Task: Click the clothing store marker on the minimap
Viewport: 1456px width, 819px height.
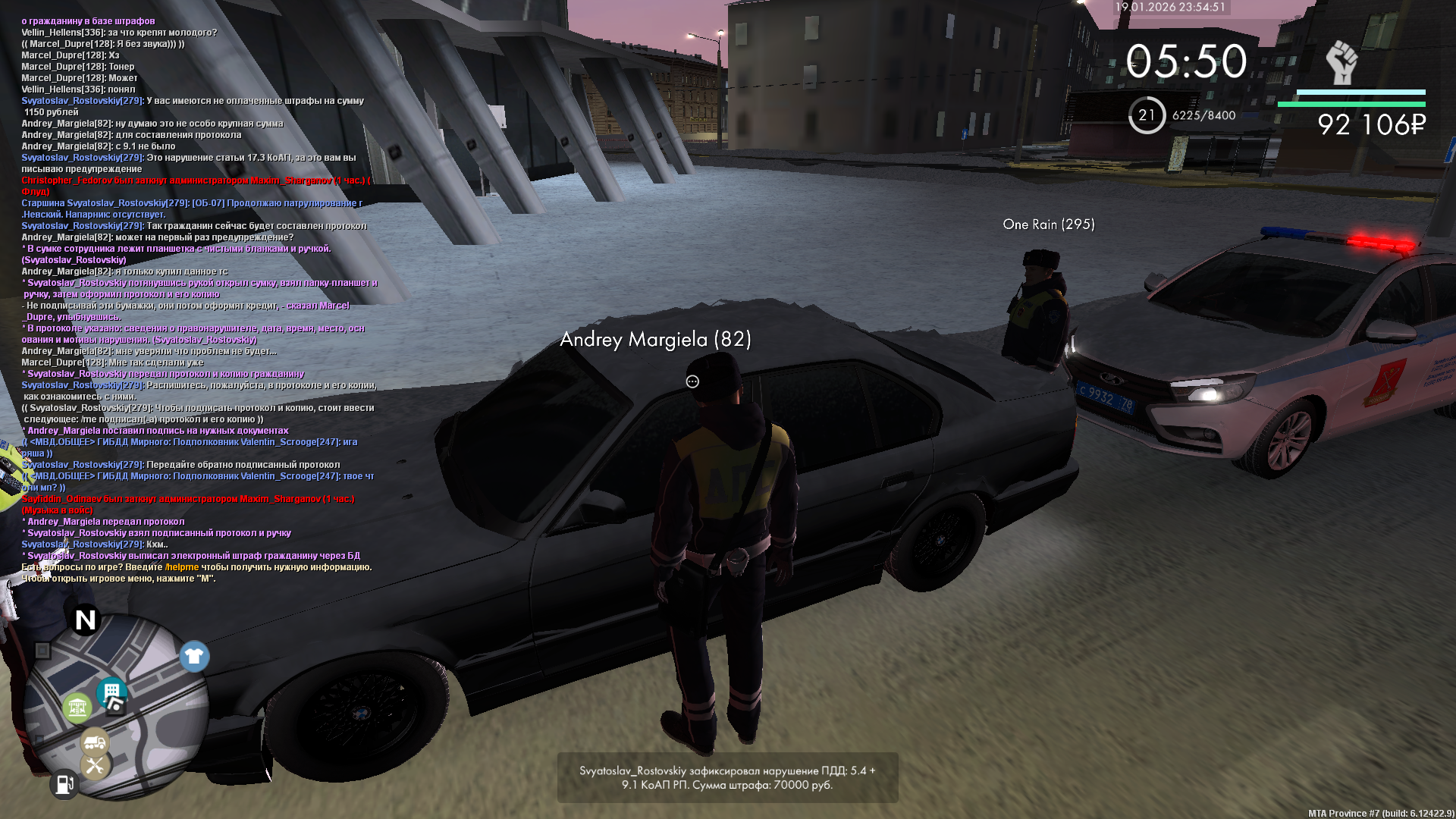Action: coord(194,657)
